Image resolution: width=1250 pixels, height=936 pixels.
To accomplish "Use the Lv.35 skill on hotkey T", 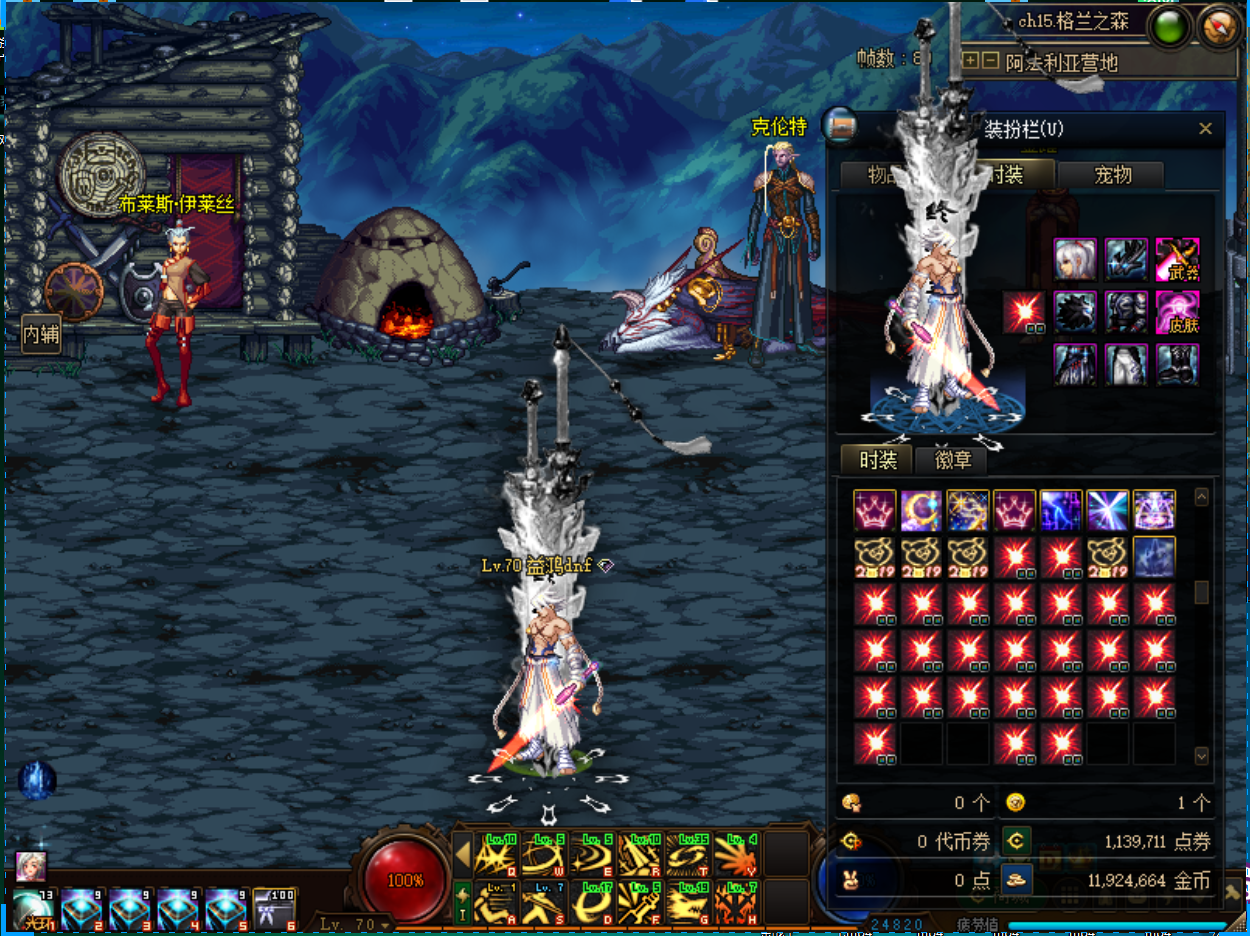I will coord(688,854).
